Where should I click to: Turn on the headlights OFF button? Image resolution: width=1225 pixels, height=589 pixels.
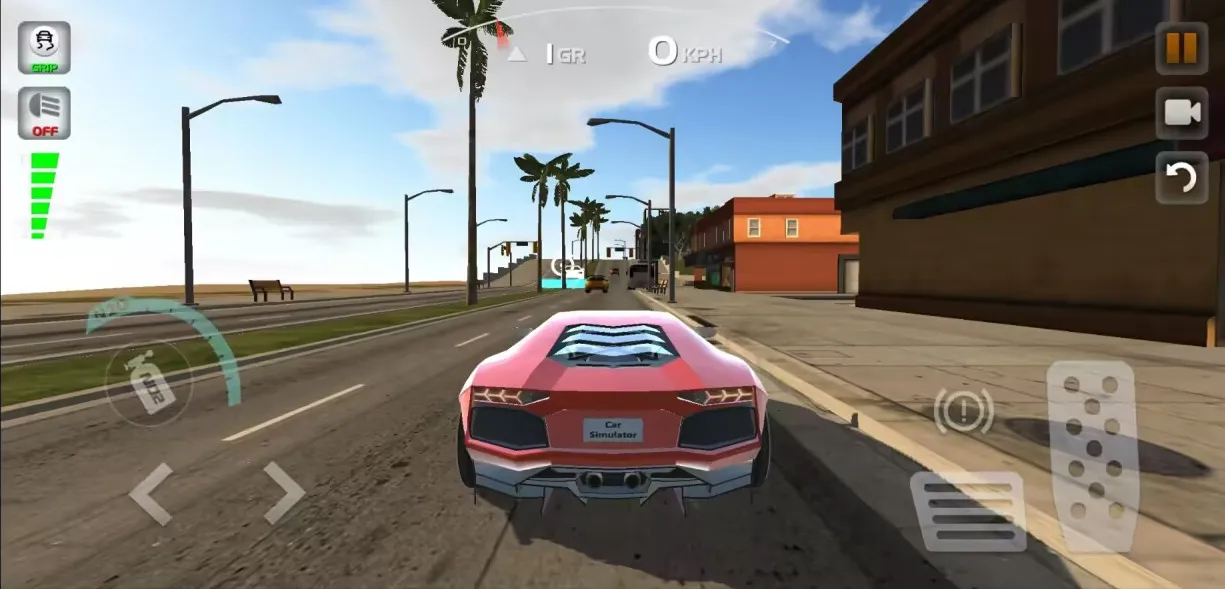click(x=44, y=113)
